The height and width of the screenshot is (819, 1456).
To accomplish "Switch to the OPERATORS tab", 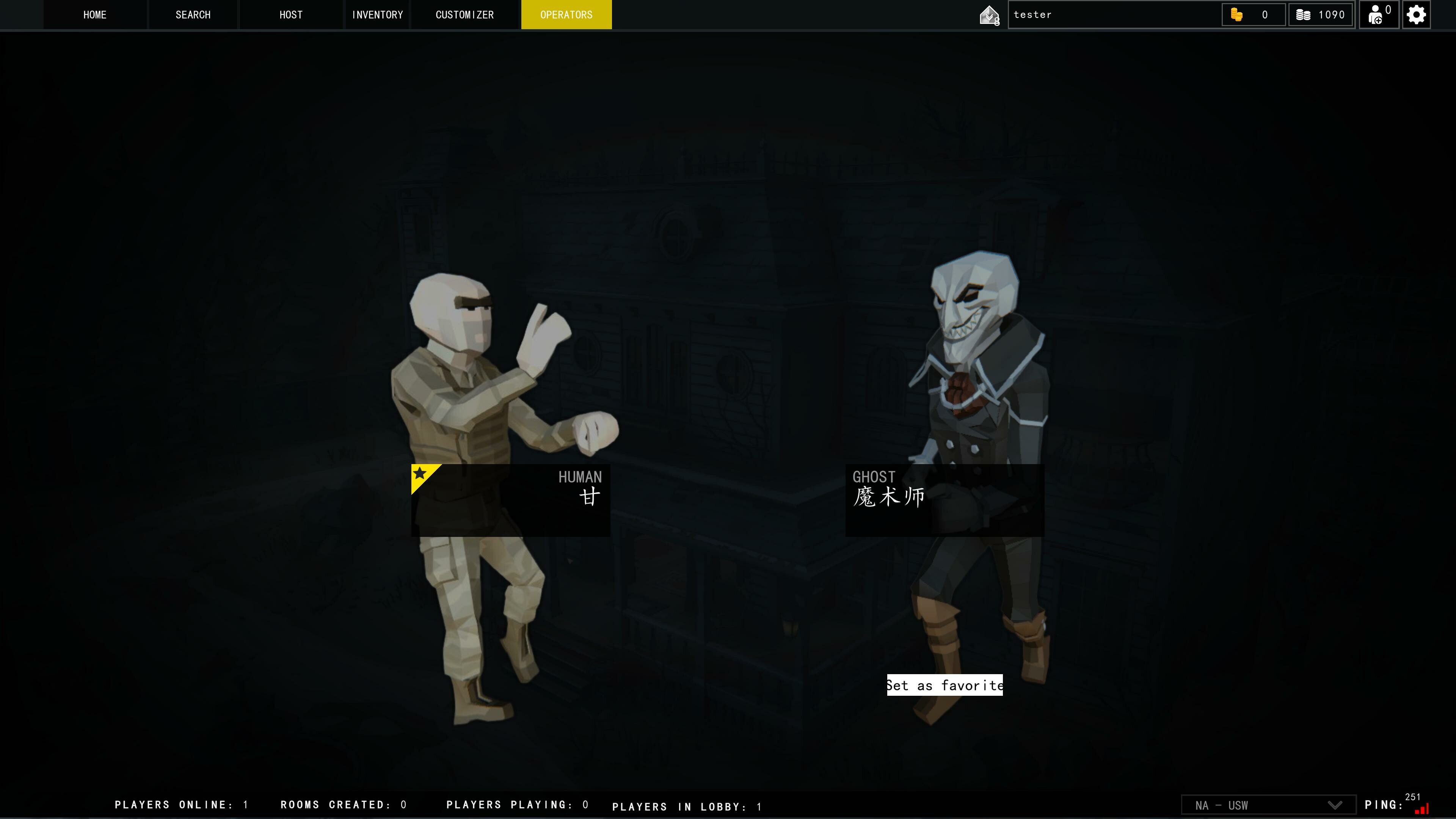I will tap(566, 15).
